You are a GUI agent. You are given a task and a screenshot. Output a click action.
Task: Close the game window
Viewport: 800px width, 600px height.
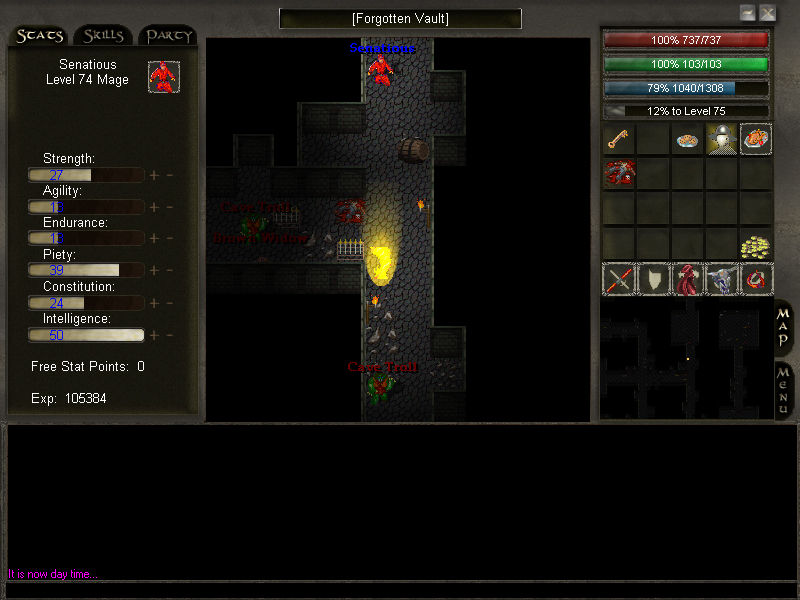coord(767,13)
